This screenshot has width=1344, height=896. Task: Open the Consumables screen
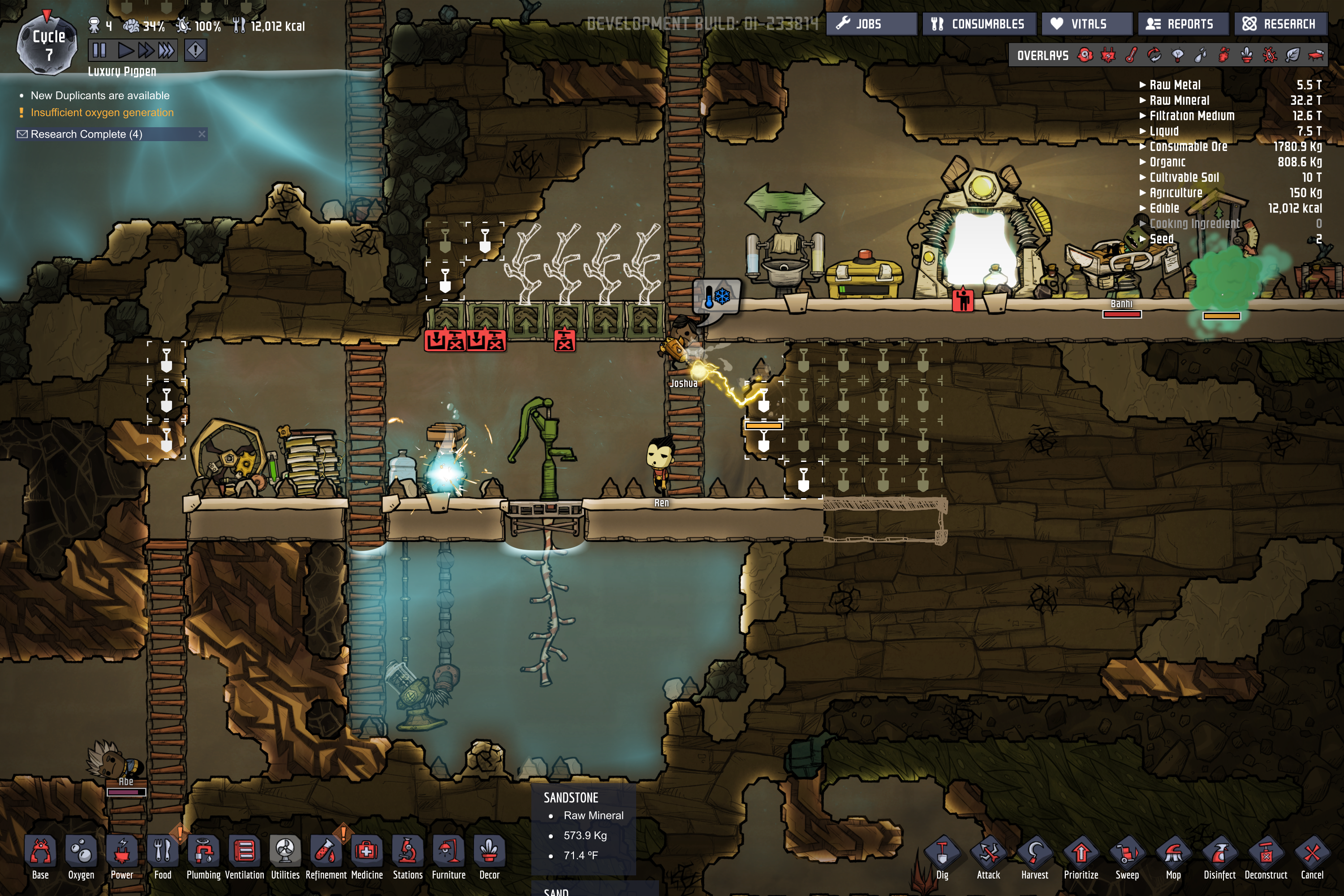pyautogui.click(x=978, y=24)
